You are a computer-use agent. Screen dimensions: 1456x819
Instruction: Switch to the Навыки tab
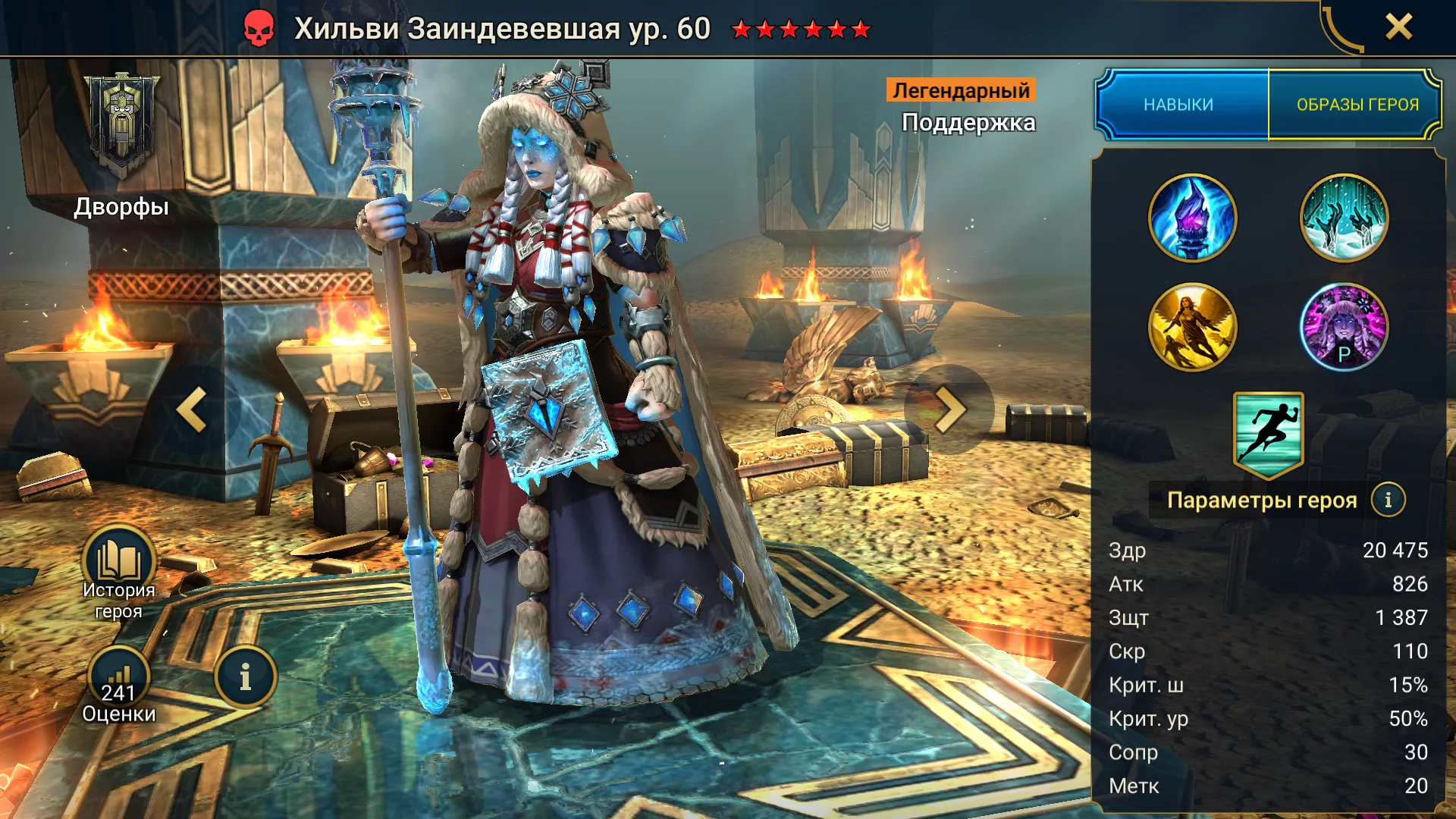point(1179,105)
